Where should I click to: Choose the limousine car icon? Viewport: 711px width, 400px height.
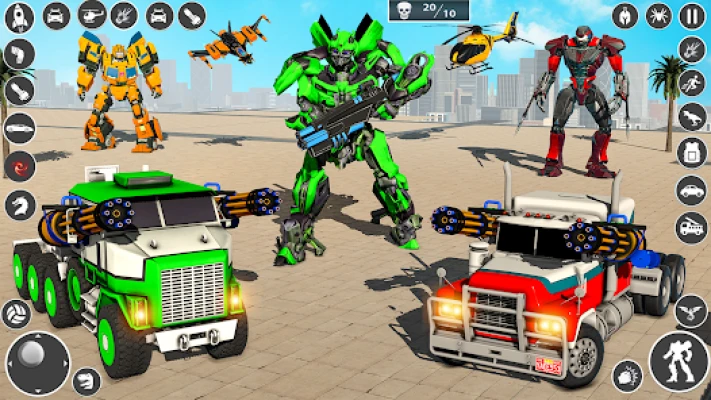[x=20, y=128]
